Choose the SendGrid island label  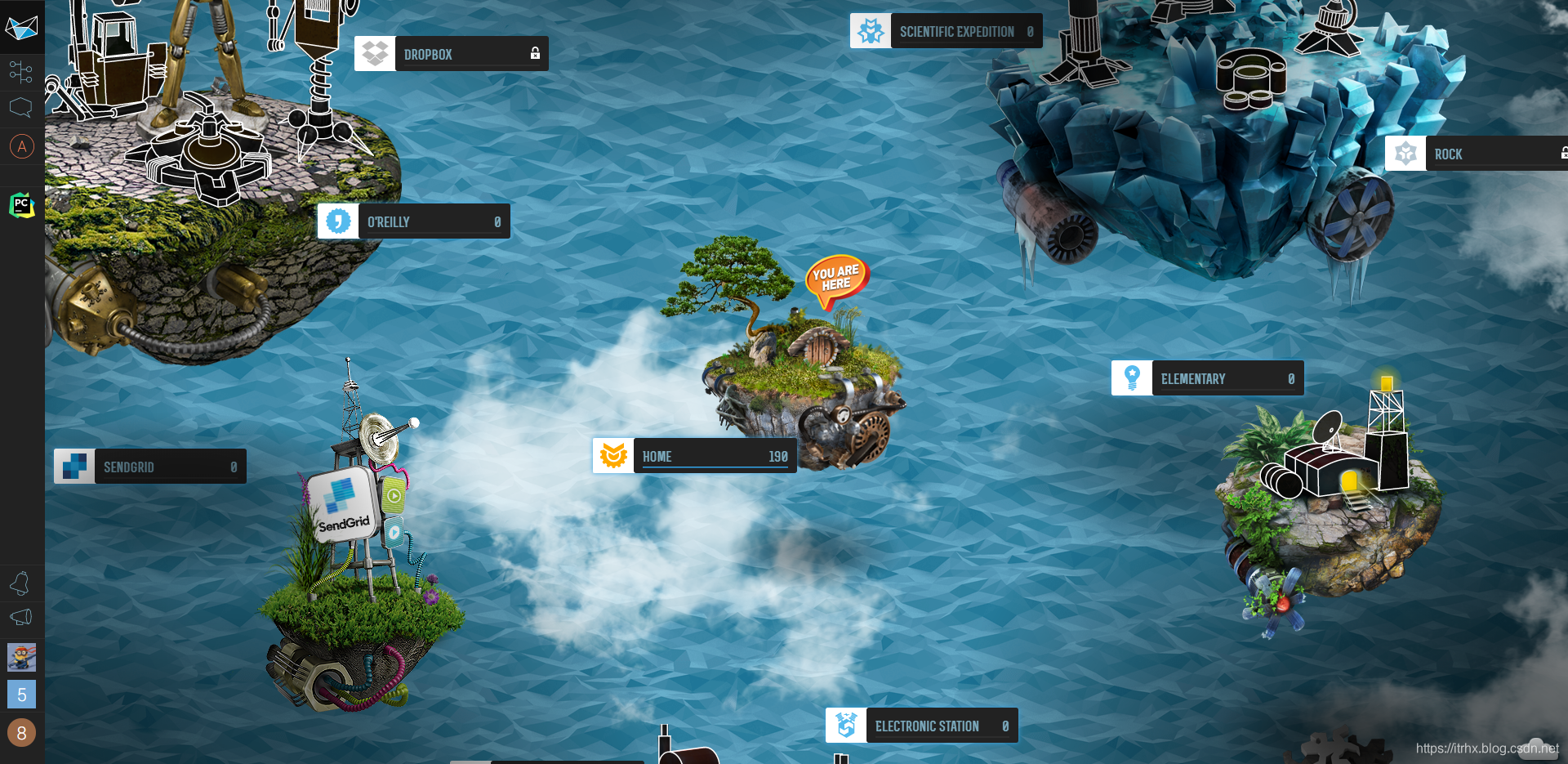[x=150, y=467]
